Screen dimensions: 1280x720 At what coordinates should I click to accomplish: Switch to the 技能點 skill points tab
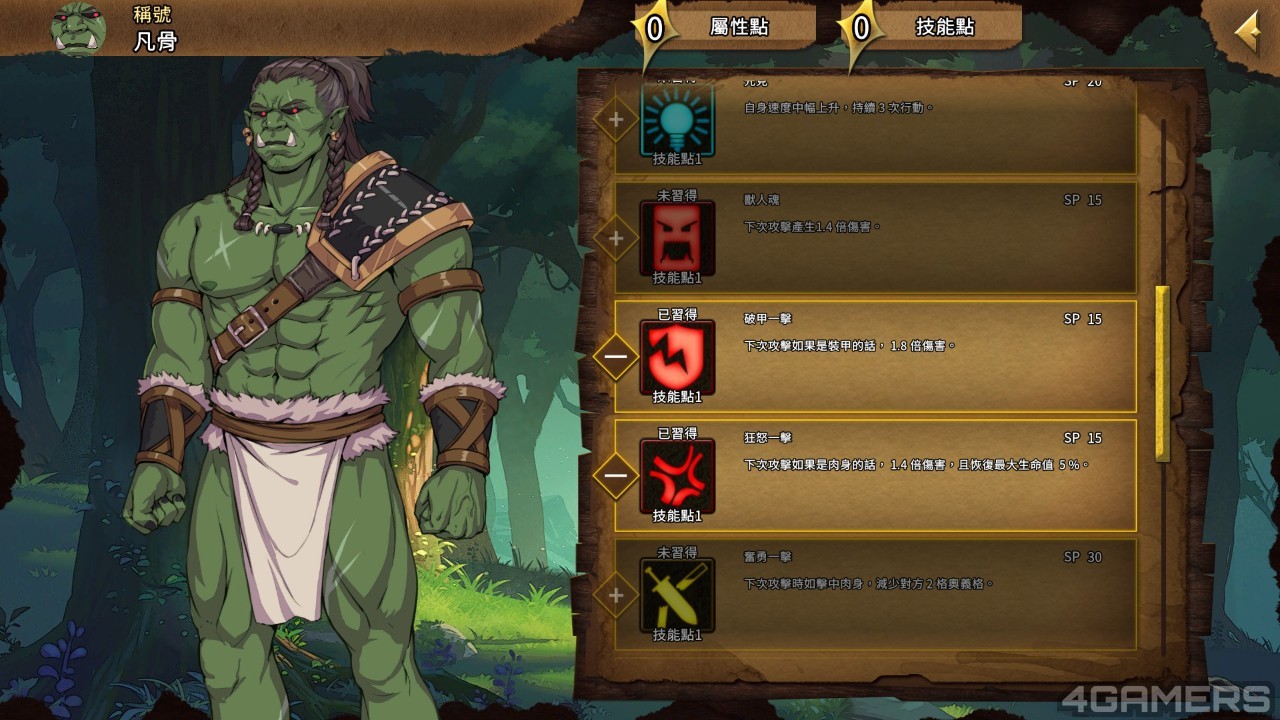click(944, 27)
